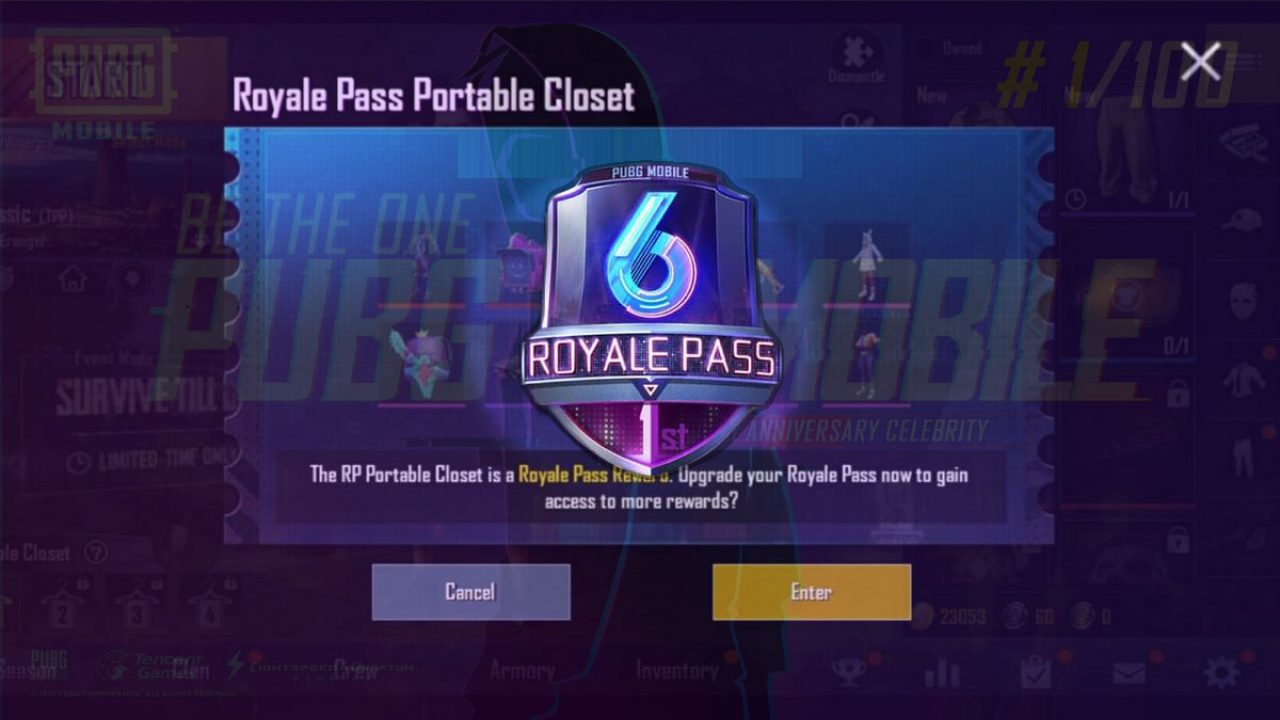Click the Royale Closet help question-mark icon

pos(96,553)
